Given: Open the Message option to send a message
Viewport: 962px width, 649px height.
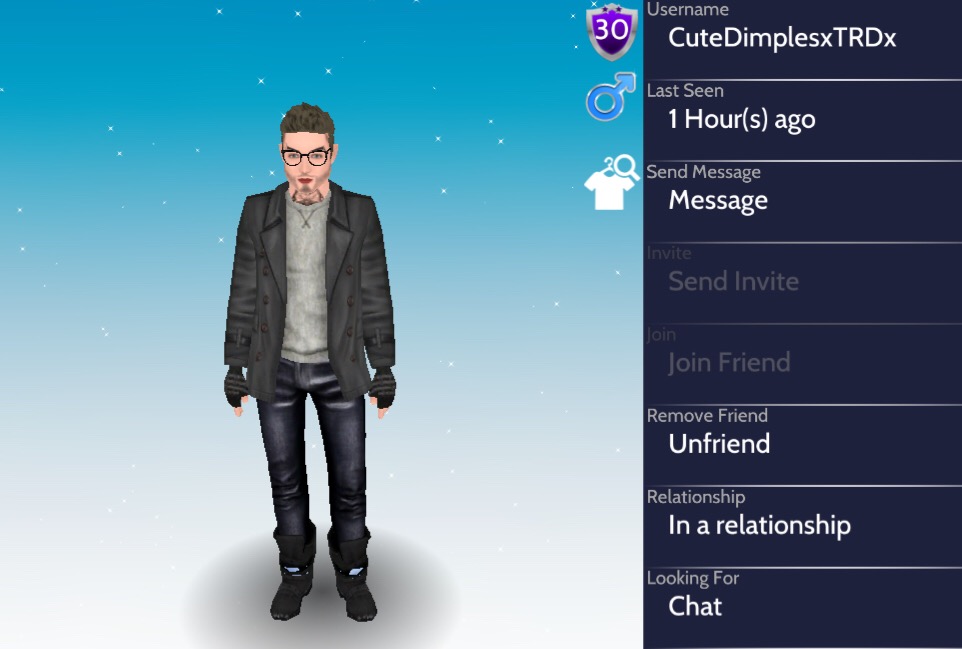Looking at the screenshot, I should point(718,201).
